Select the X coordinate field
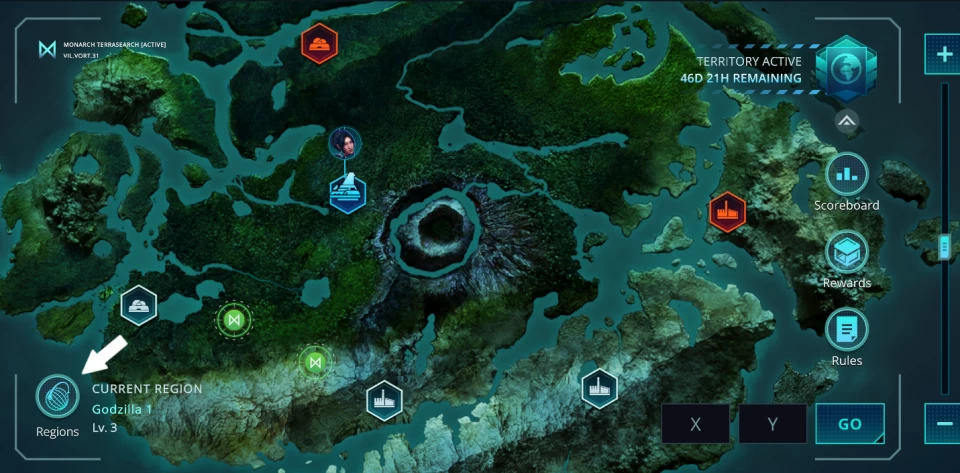Viewport: 960px width, 473px height. [696, 424]
